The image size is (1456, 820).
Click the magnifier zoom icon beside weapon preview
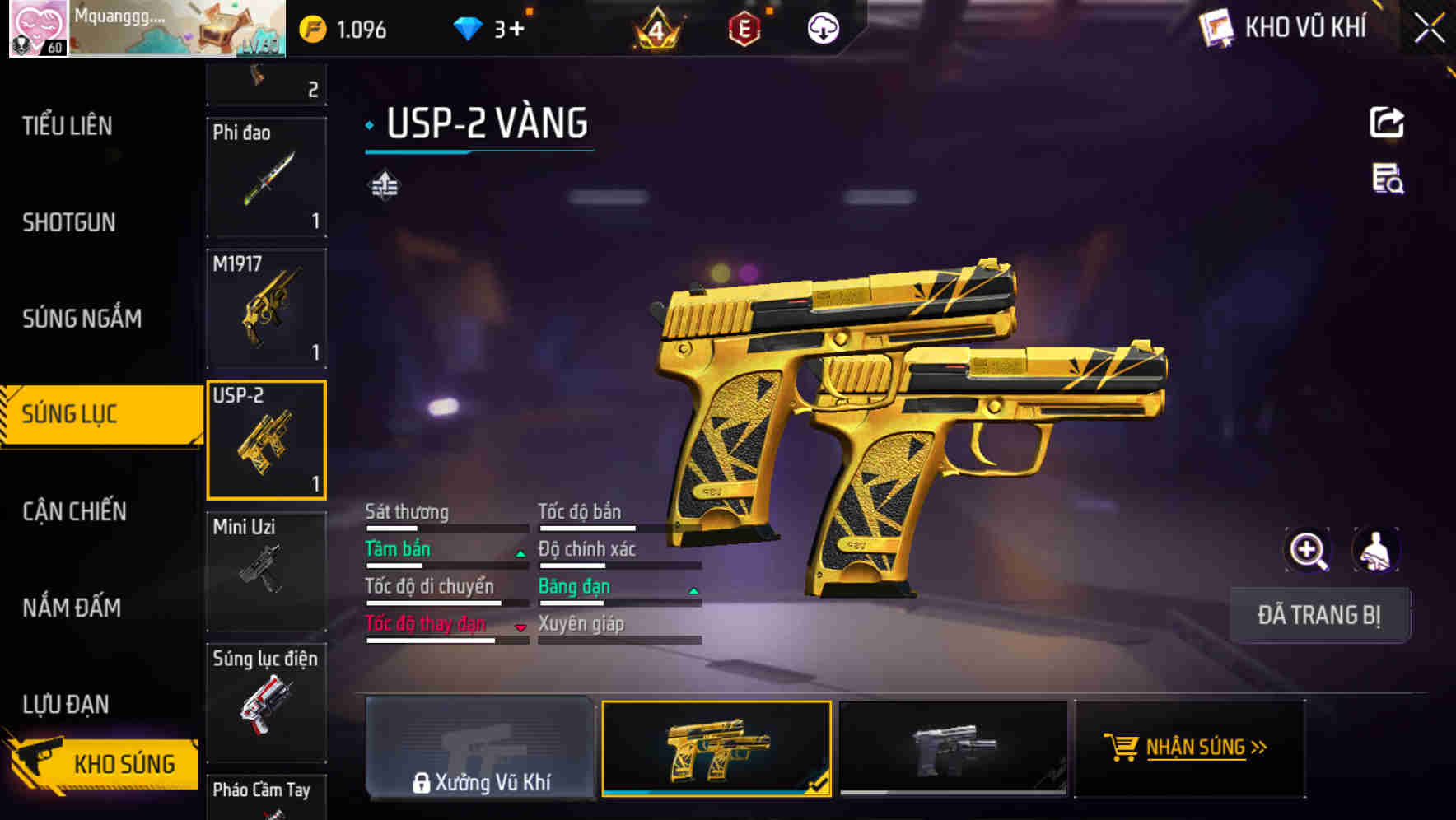tap(1307, 550)
